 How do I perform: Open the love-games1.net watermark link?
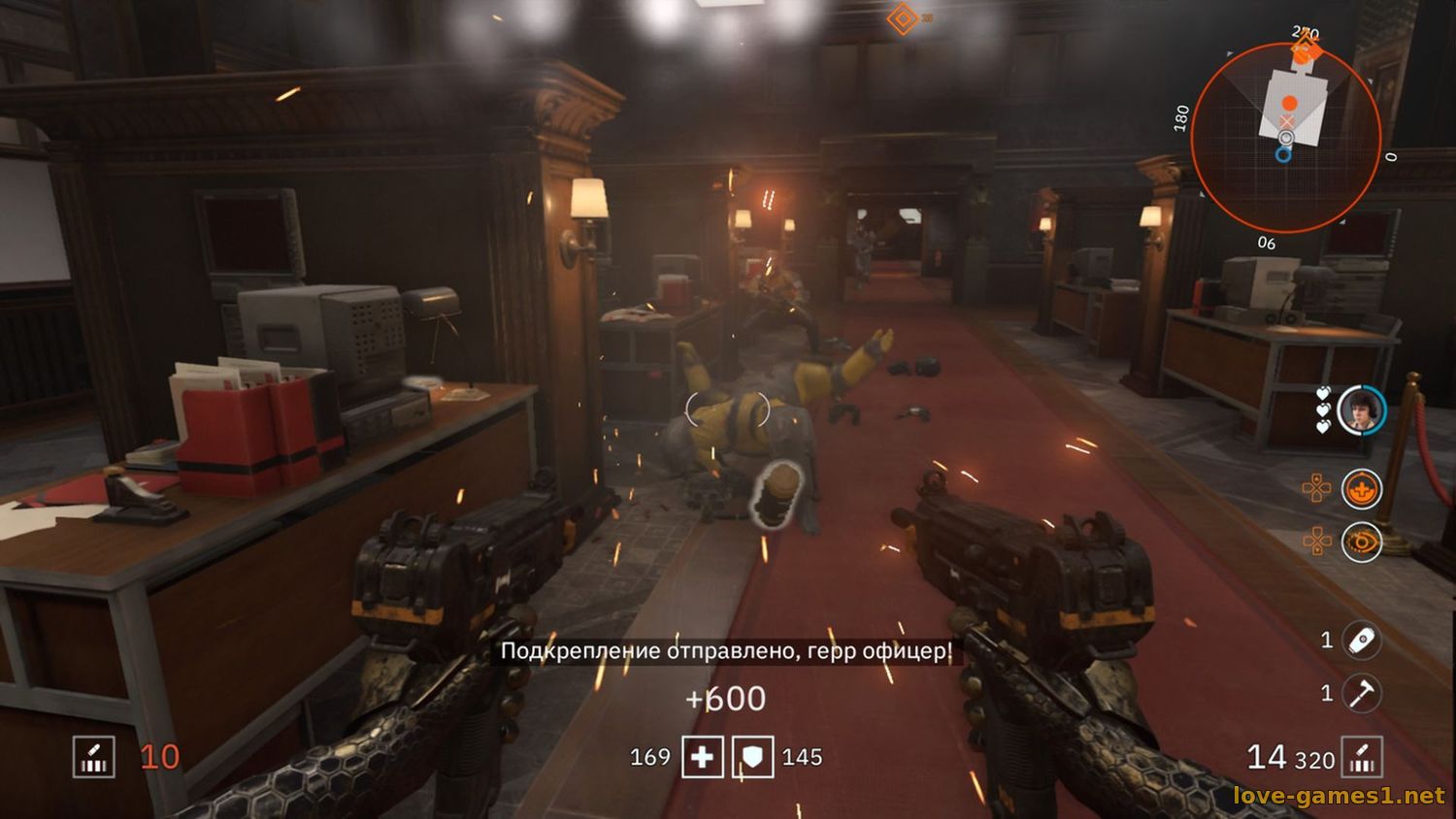1339,797
